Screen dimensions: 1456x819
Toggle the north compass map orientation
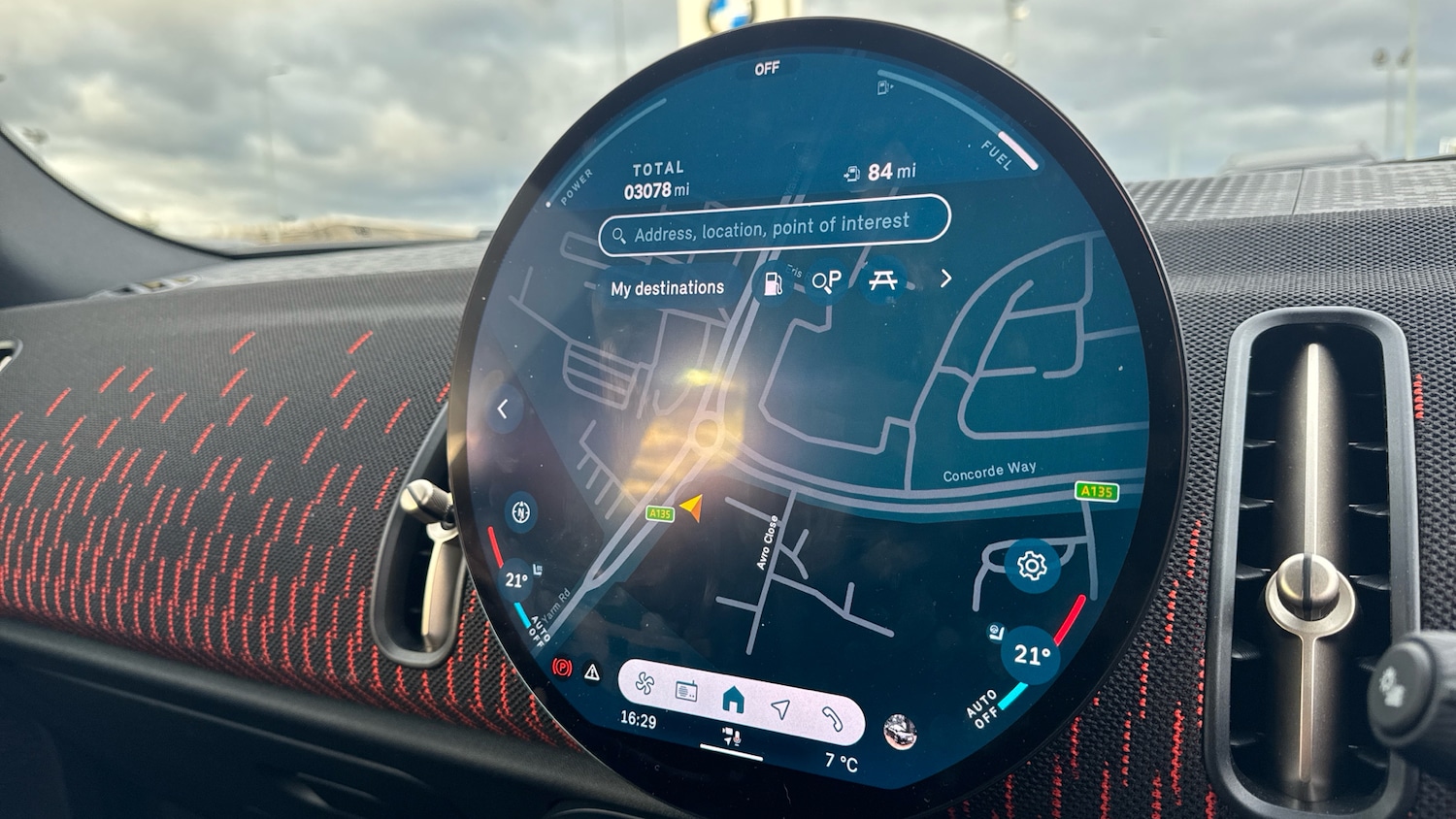(x=521, y=512)
